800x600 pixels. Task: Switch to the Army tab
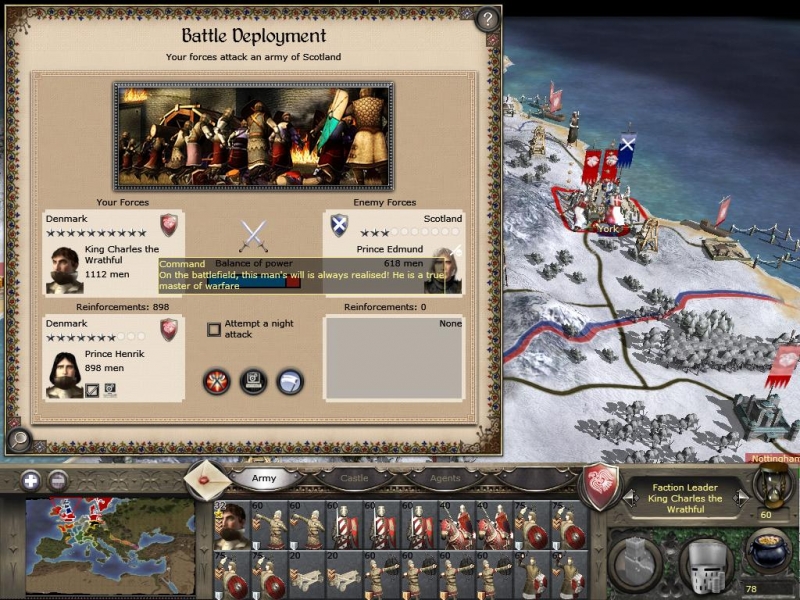coord(264,478)
